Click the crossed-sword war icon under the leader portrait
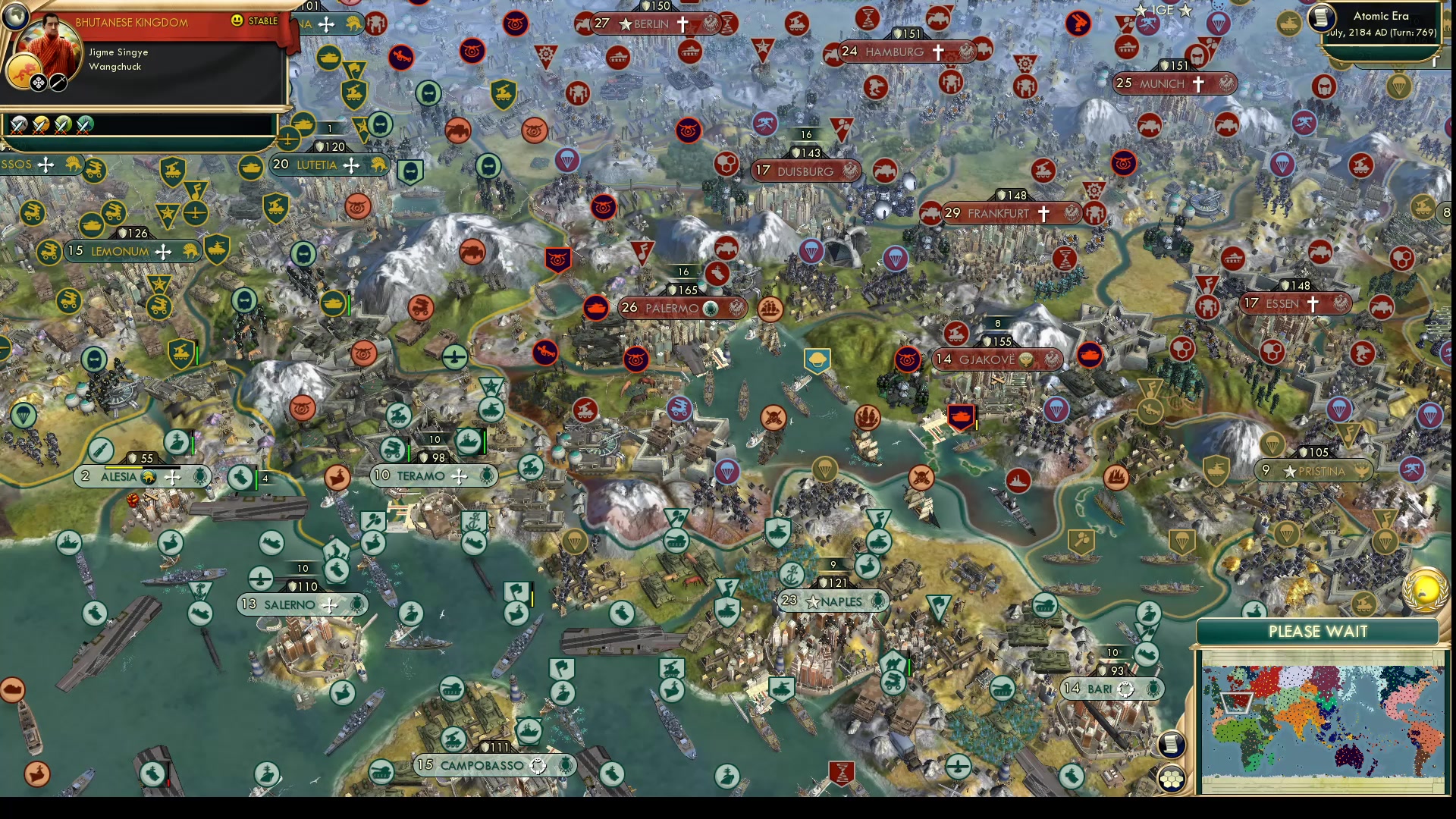The height and width of the screenshot is (819, 1456). coord(58,83)
